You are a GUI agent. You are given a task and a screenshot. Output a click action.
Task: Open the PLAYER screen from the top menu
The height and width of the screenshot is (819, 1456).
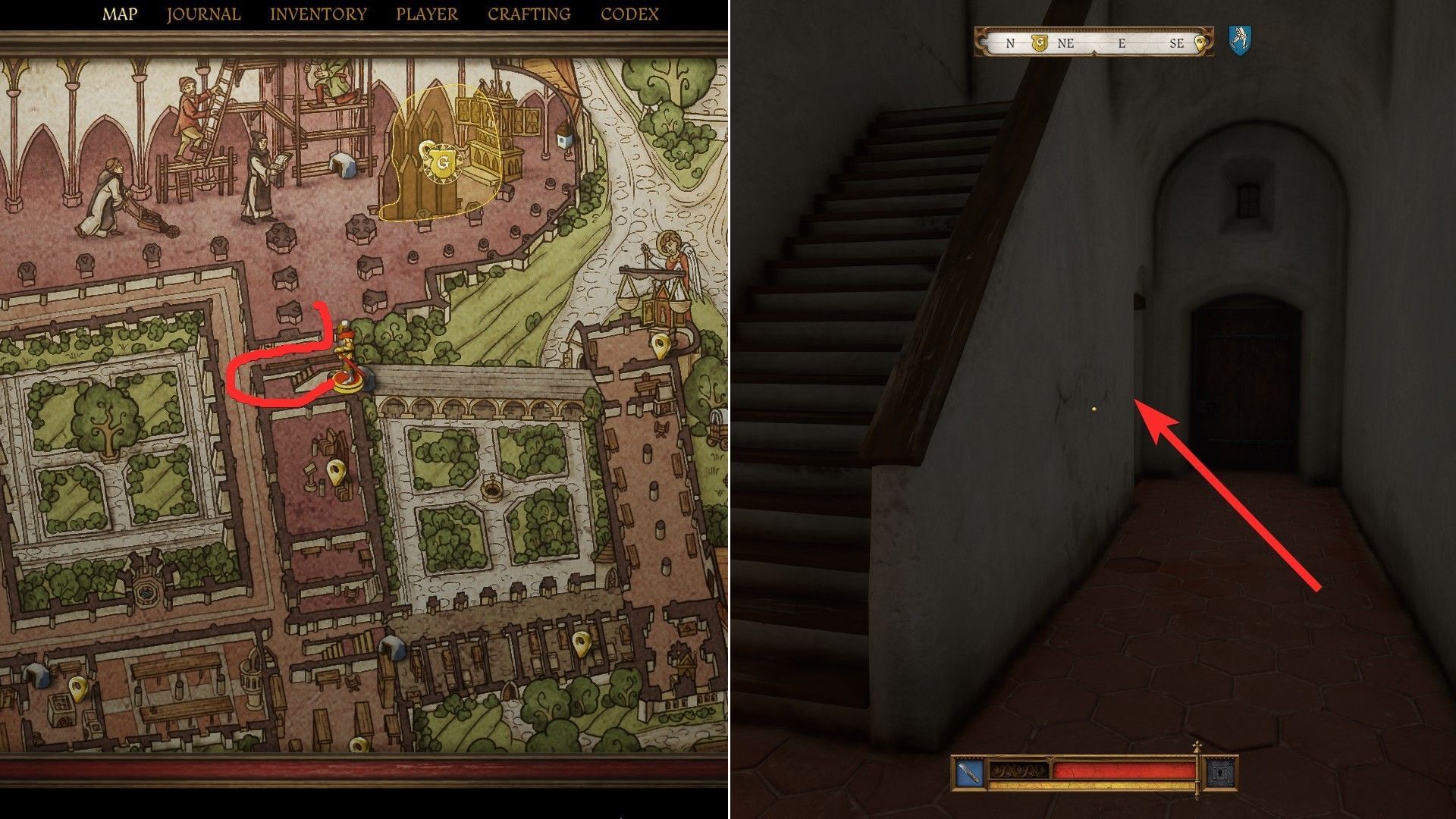[x=425, y=13]
